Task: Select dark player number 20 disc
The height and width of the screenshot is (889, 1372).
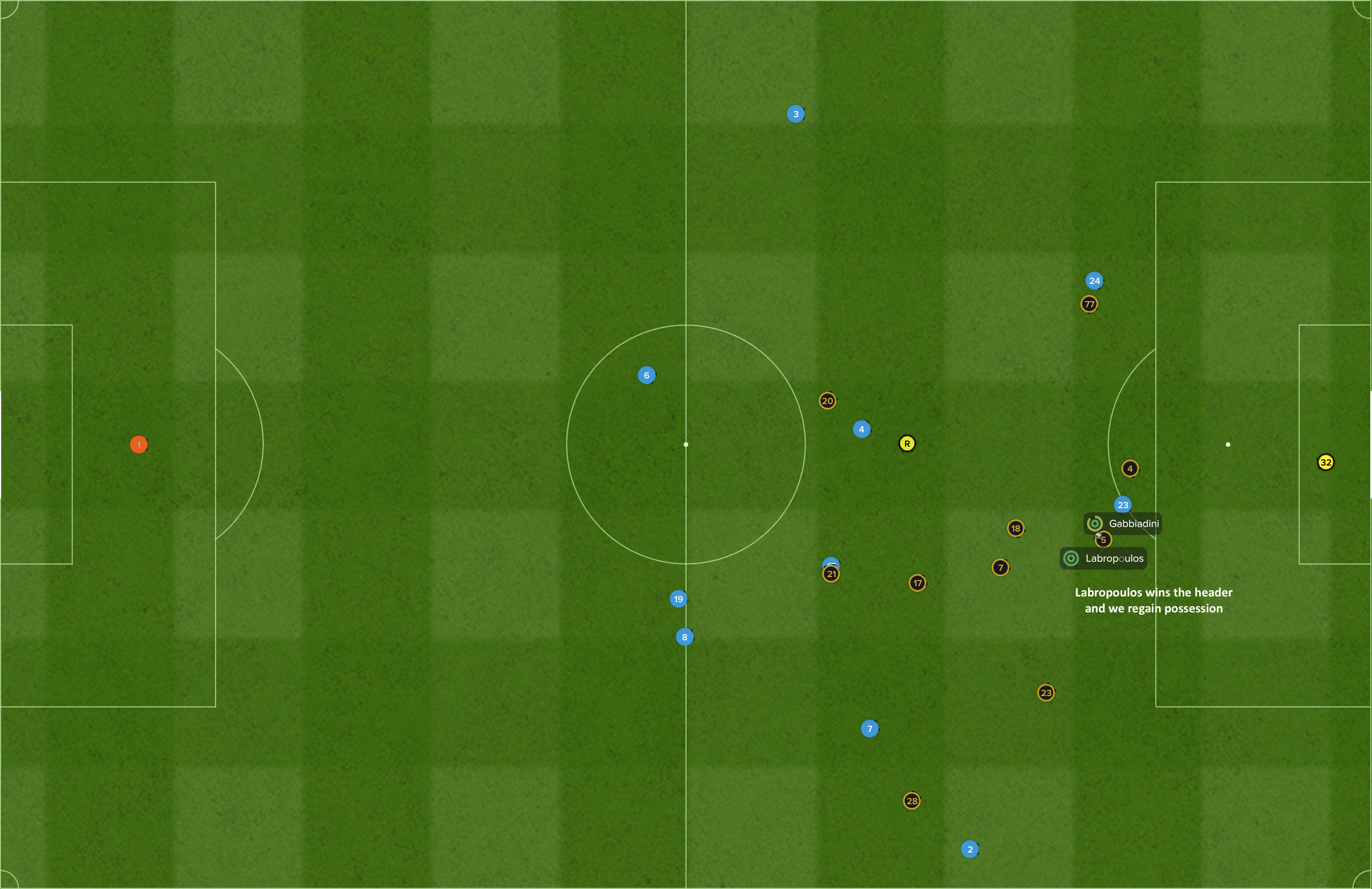Action: [x=827, y=400]
